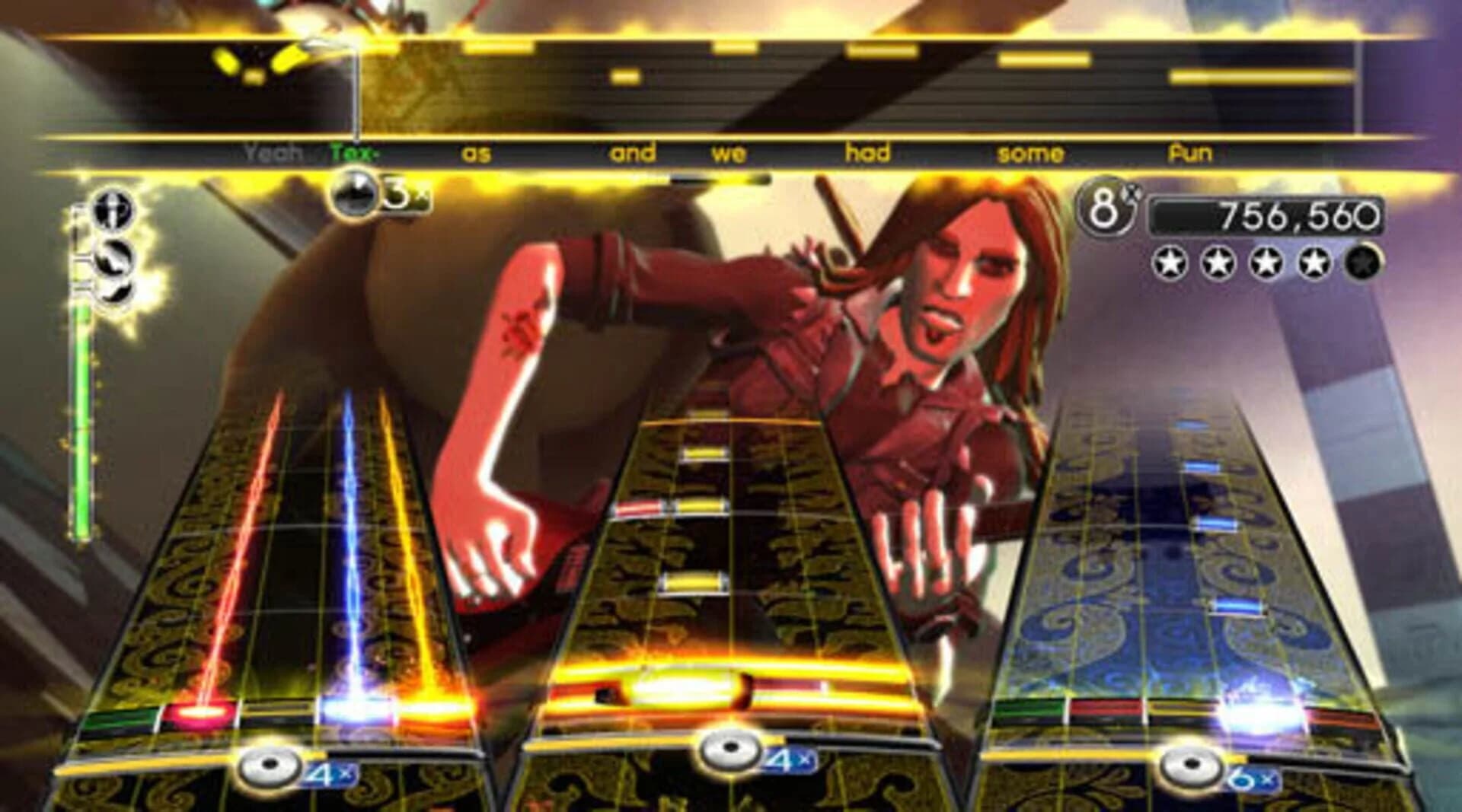Expand the lyric strip below the vocal track
Image resolution: width=1462 pixels, height=812 pixels.
731,152
